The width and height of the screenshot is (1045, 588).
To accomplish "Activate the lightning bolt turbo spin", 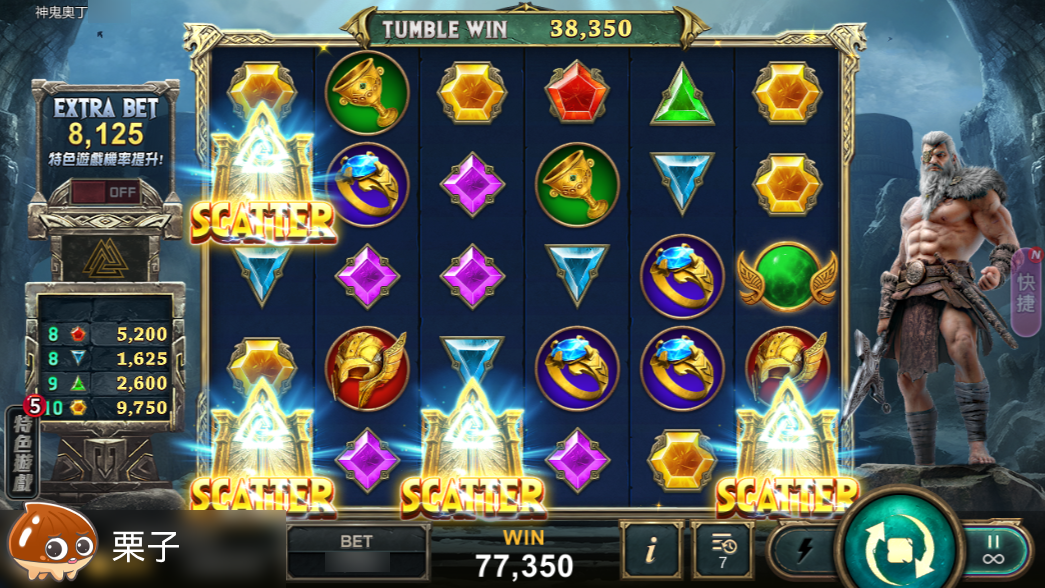I will point(803,551).
